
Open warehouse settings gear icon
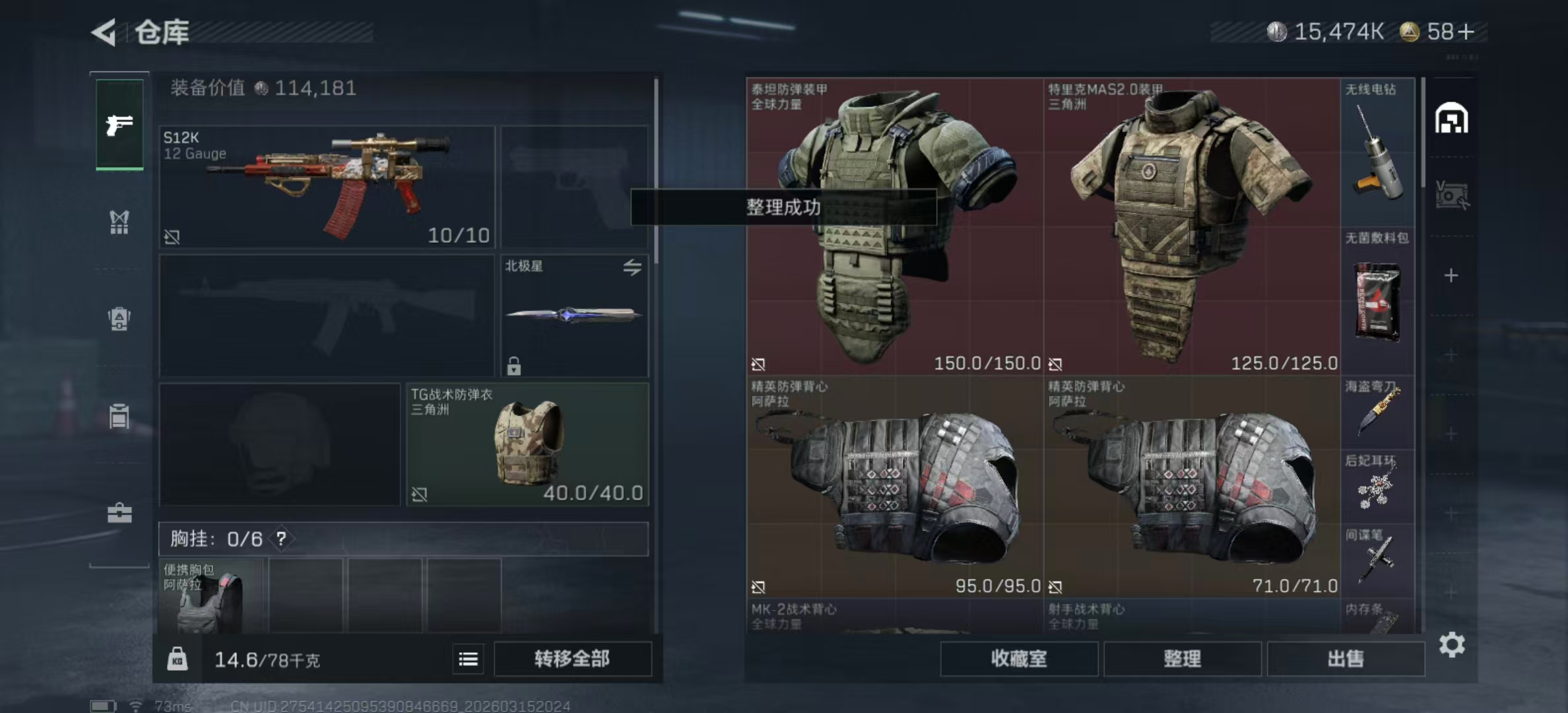(1452, 644)
